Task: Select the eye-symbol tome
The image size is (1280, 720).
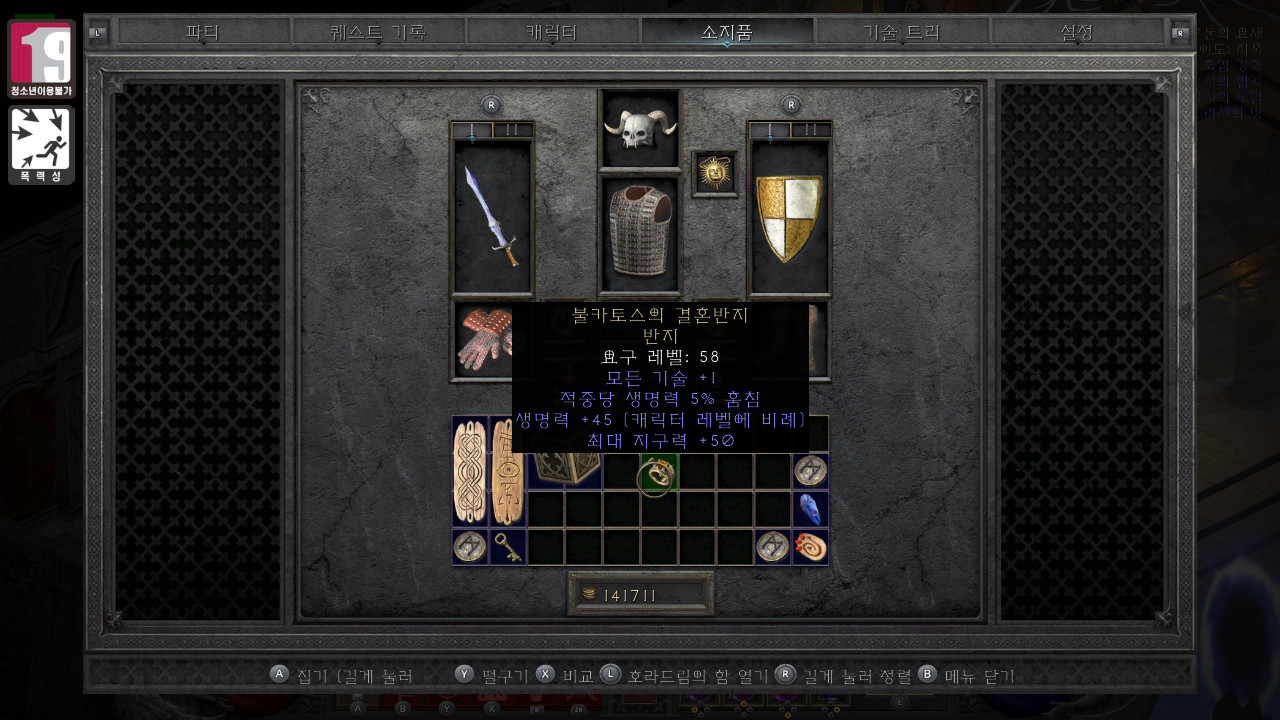Action: [x=507, y=472]
